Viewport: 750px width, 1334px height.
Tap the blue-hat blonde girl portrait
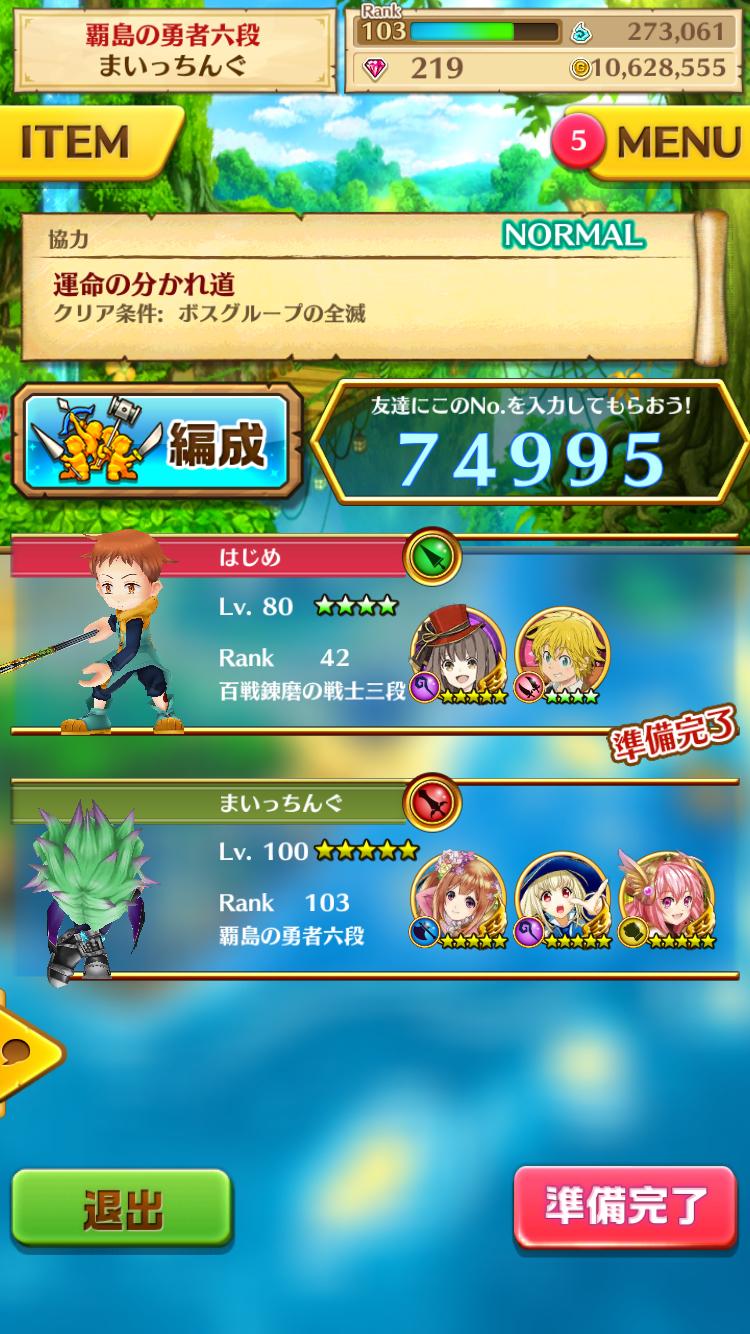pyautogui.click(x=562, y=898)
